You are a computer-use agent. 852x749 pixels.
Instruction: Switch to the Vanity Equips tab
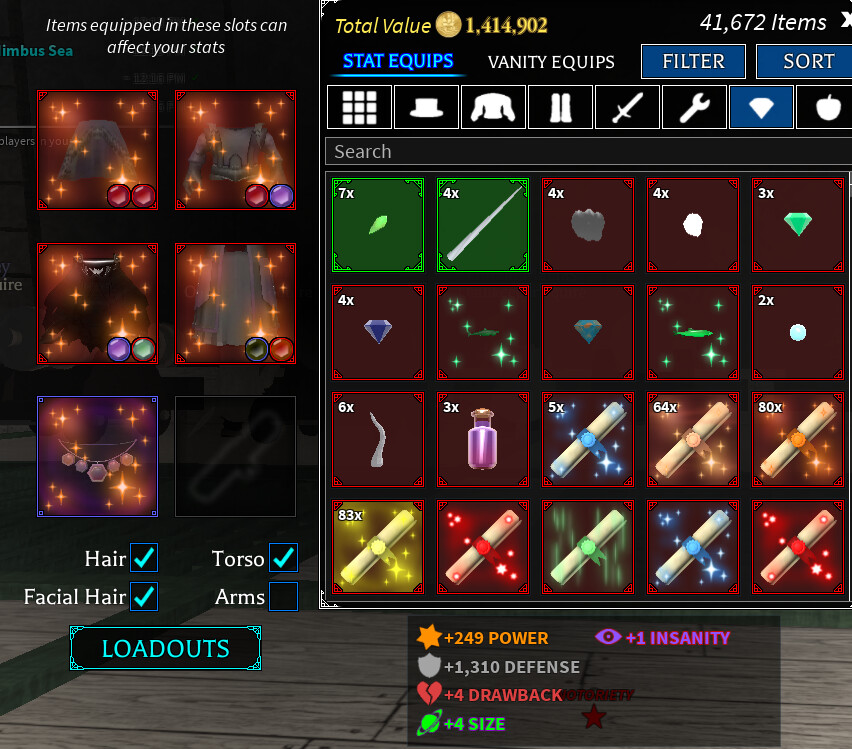(x=551, y=62)
